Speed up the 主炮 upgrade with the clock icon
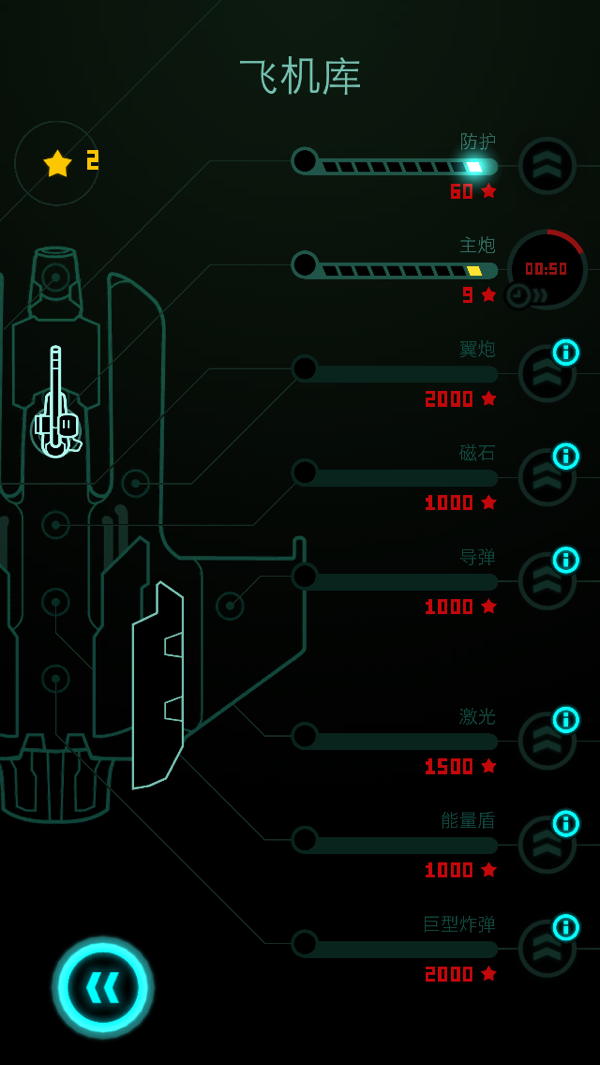Screen dimensions: 600x1065 (x=520, y=295)
